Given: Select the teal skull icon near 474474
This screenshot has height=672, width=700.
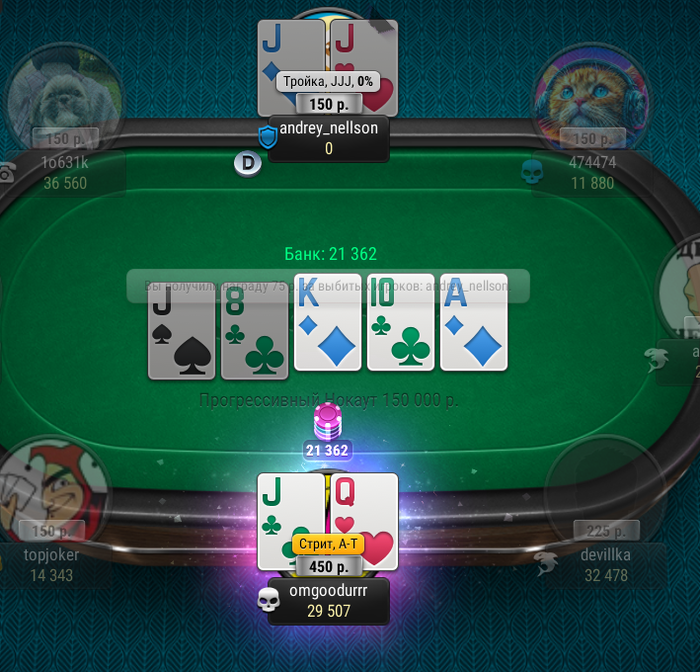Looking at the screenshot, I should click(532, 171).
